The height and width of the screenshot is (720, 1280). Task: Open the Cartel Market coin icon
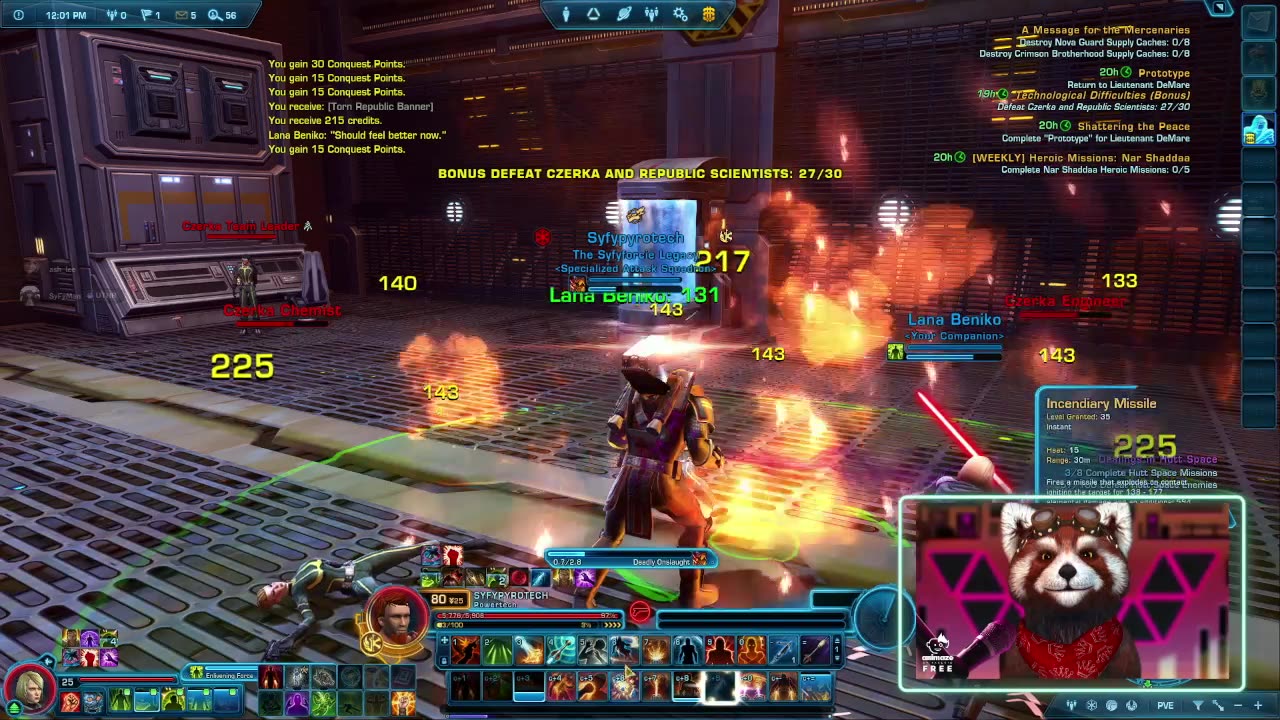coord(708,14)
